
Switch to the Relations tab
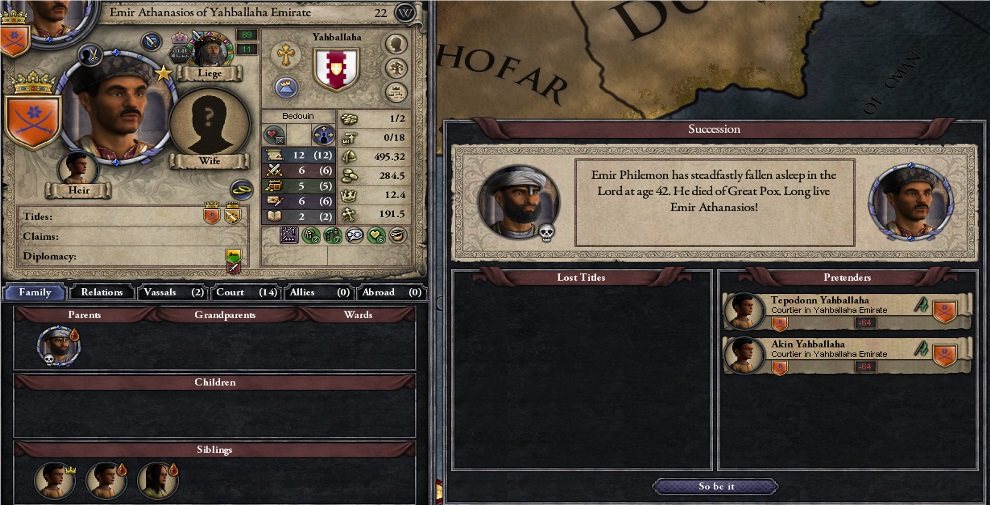point(102,292)
